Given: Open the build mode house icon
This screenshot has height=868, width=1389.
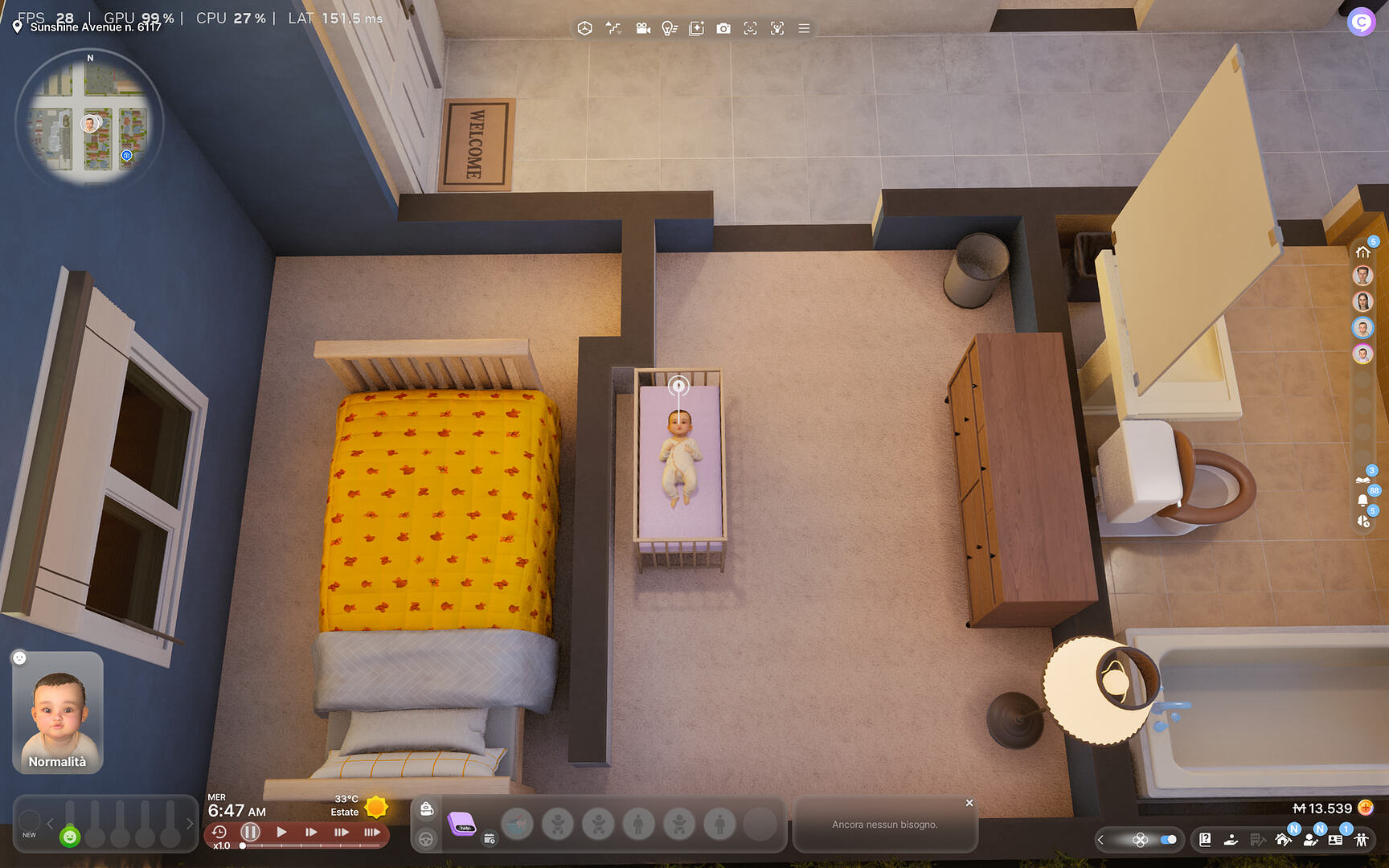Looking at the screenshot, I should (x=1283, y=839).
